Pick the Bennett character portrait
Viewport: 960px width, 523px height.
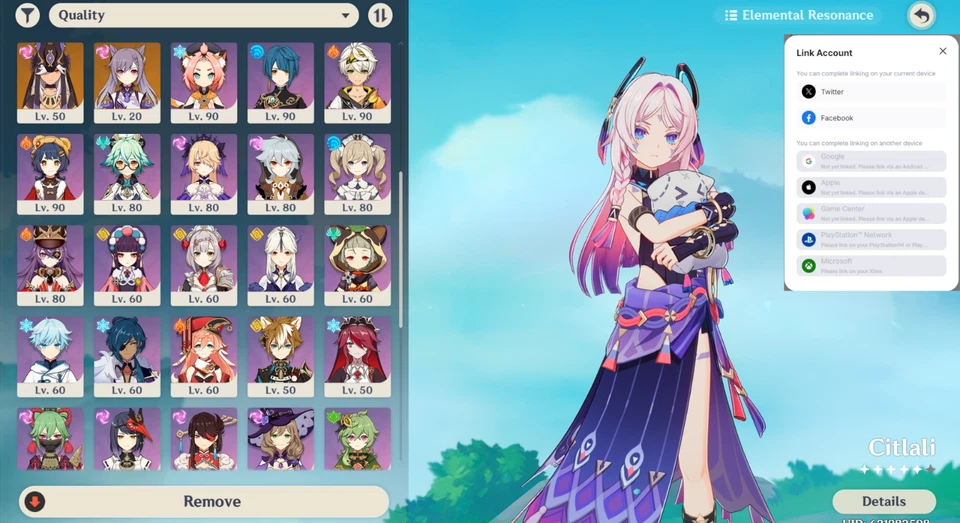[x=357, y=83]
